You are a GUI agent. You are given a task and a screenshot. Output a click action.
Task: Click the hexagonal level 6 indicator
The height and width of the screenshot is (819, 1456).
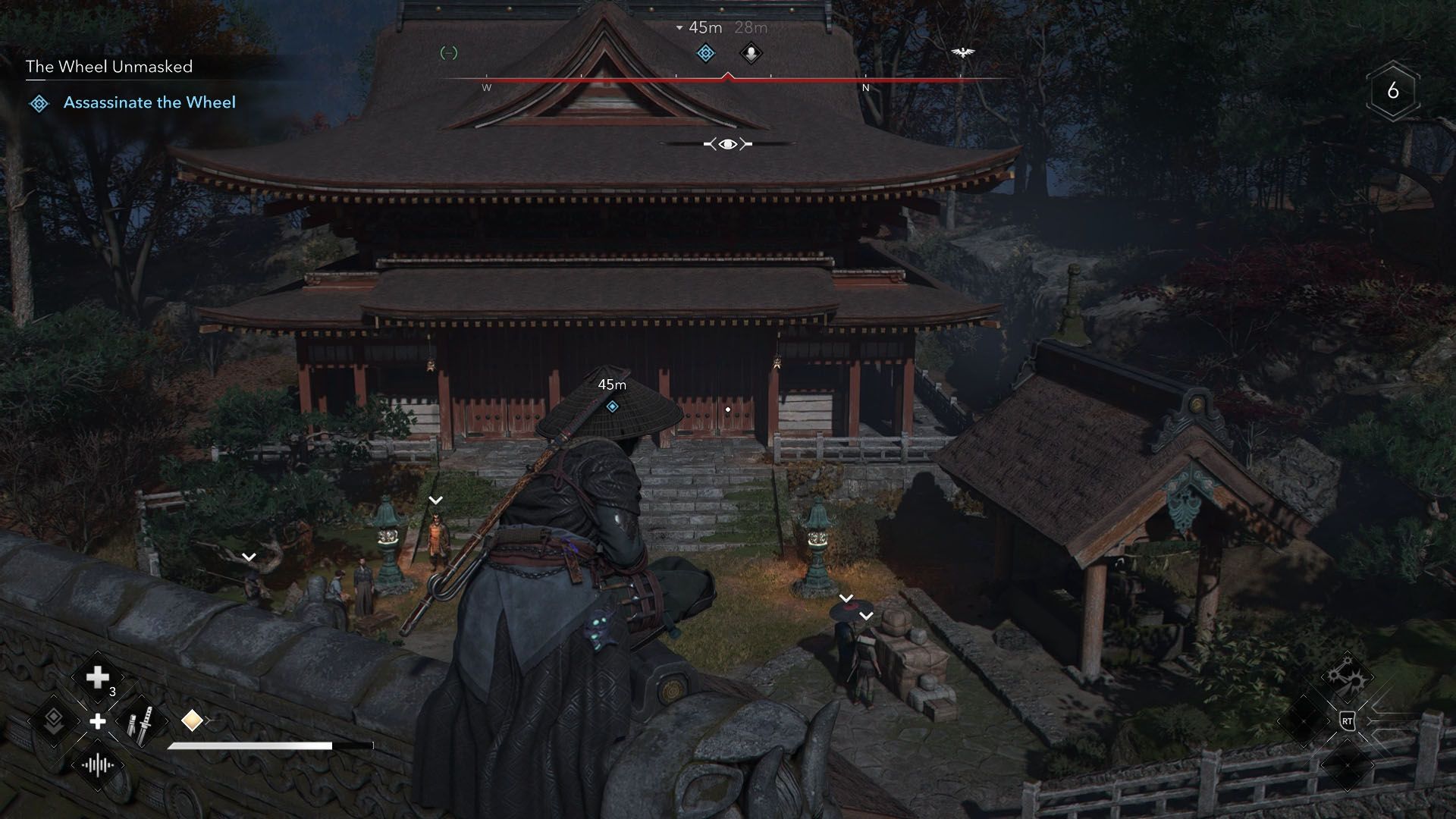[1394, 92]
